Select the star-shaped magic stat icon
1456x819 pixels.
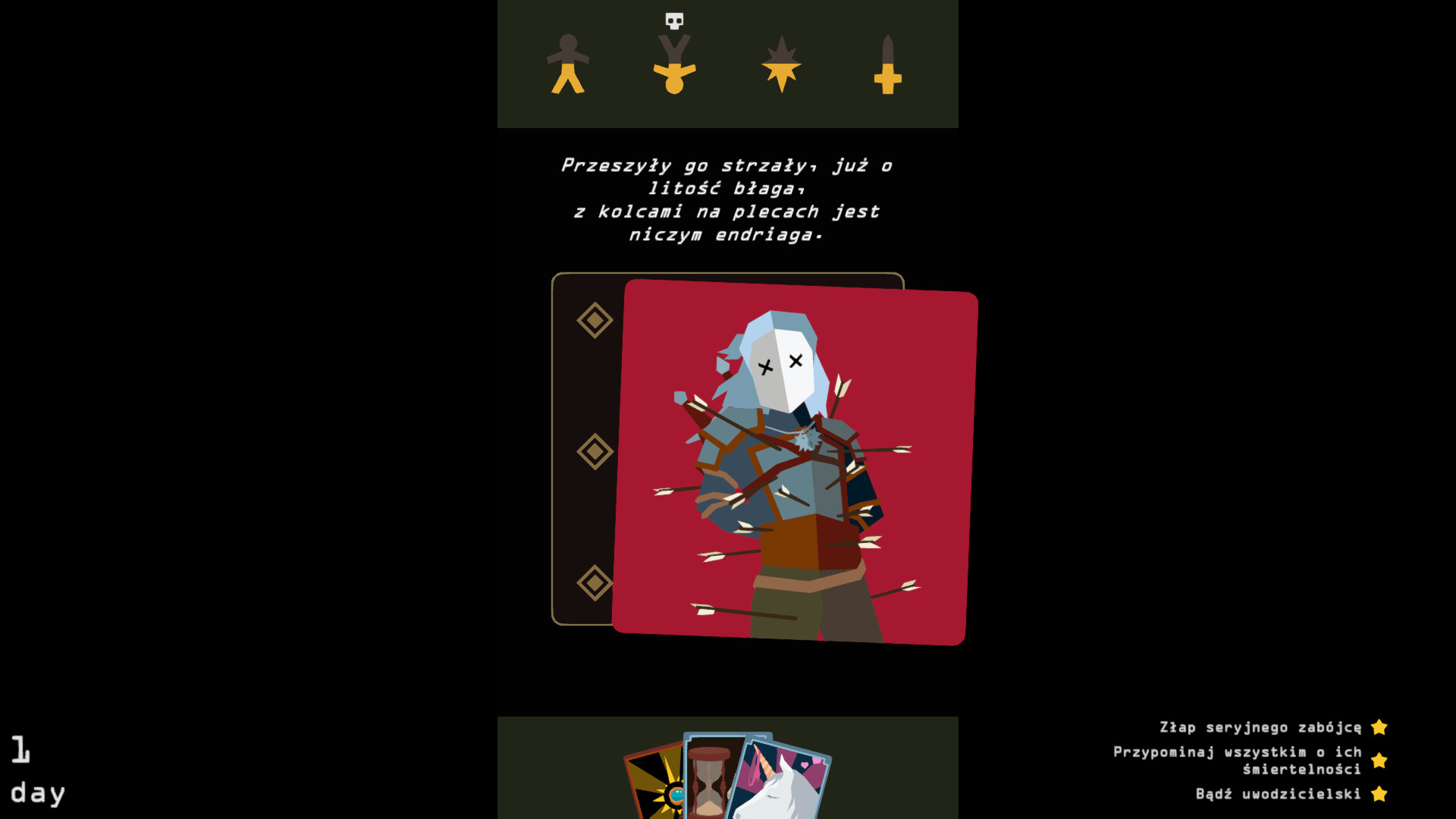780,64
